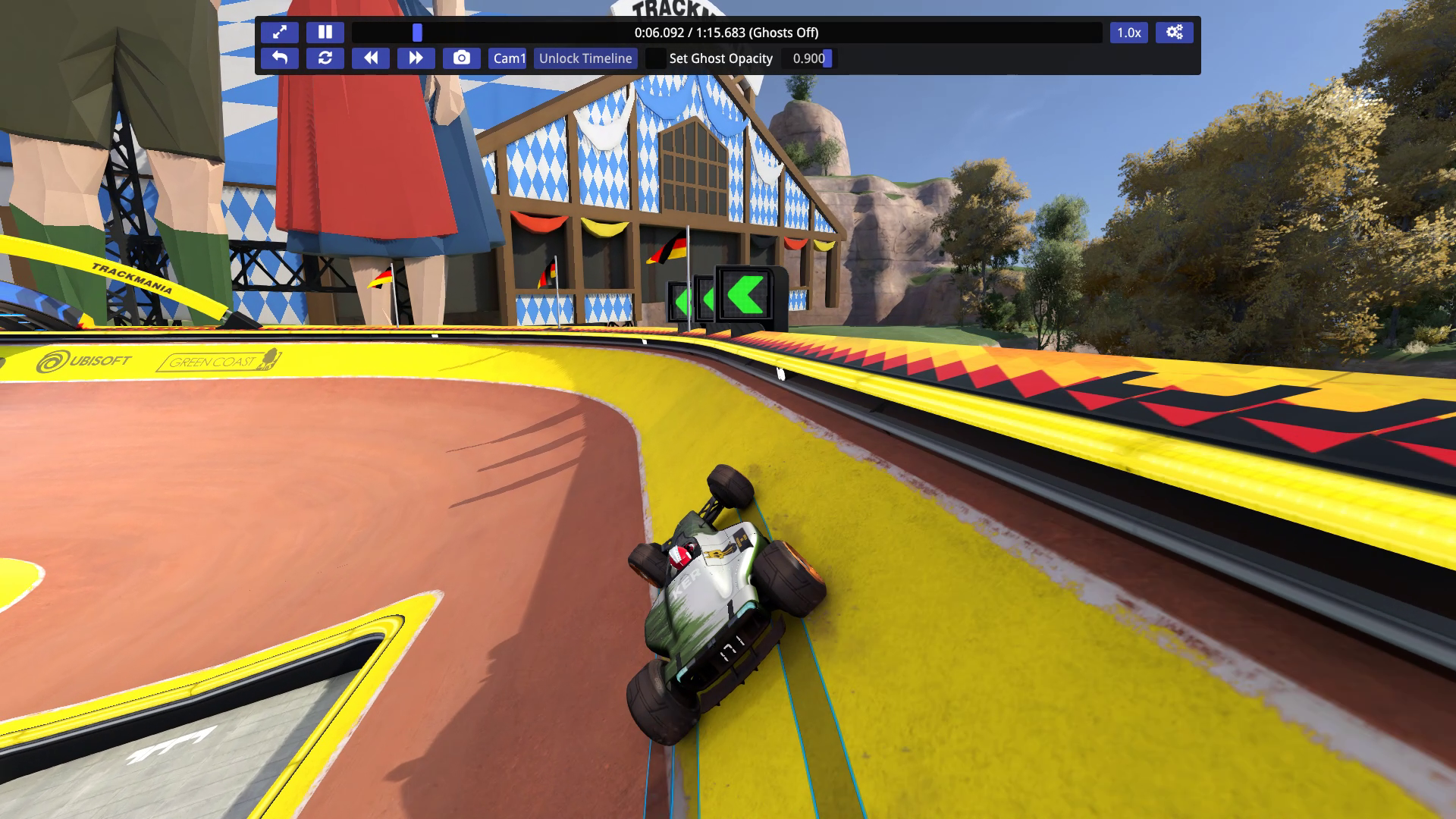Toggle the Set Ghost Opacity checkbox
Image resolution: width=1456 pixels, height=819 pixels.
click(656, 58)
